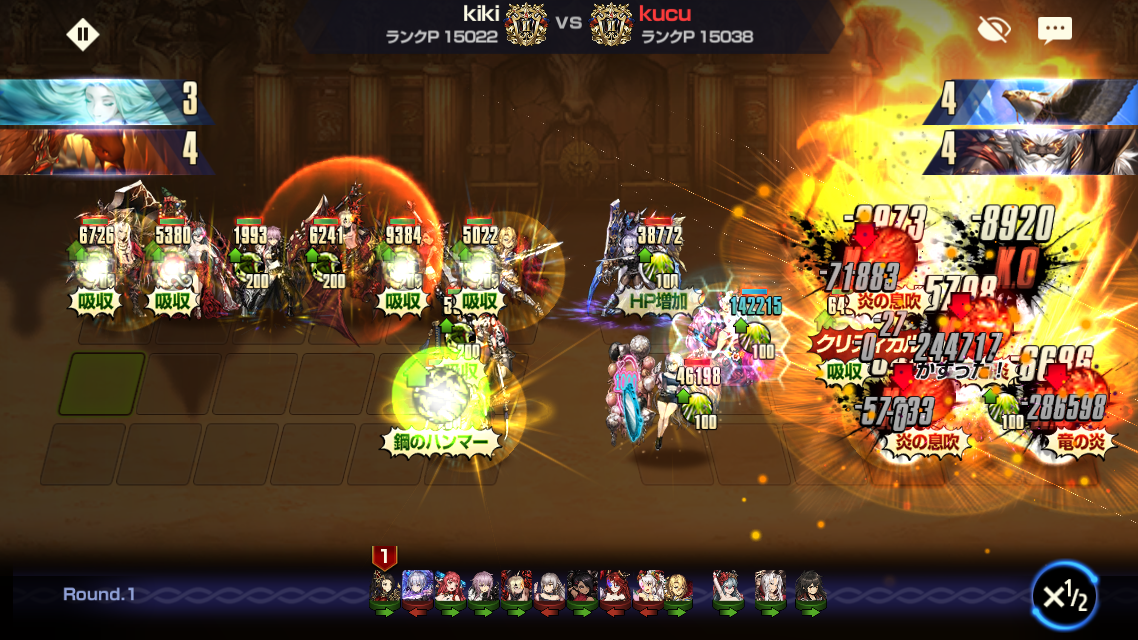Open the chat speech bubble

pos(1054,31)
